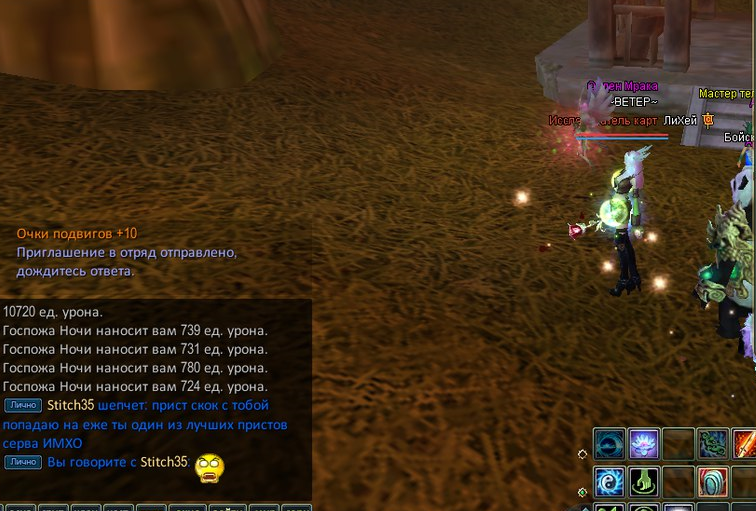Use the dark blue circular wave skill
This screenshot has width=756, height=511.
[610, 443]
